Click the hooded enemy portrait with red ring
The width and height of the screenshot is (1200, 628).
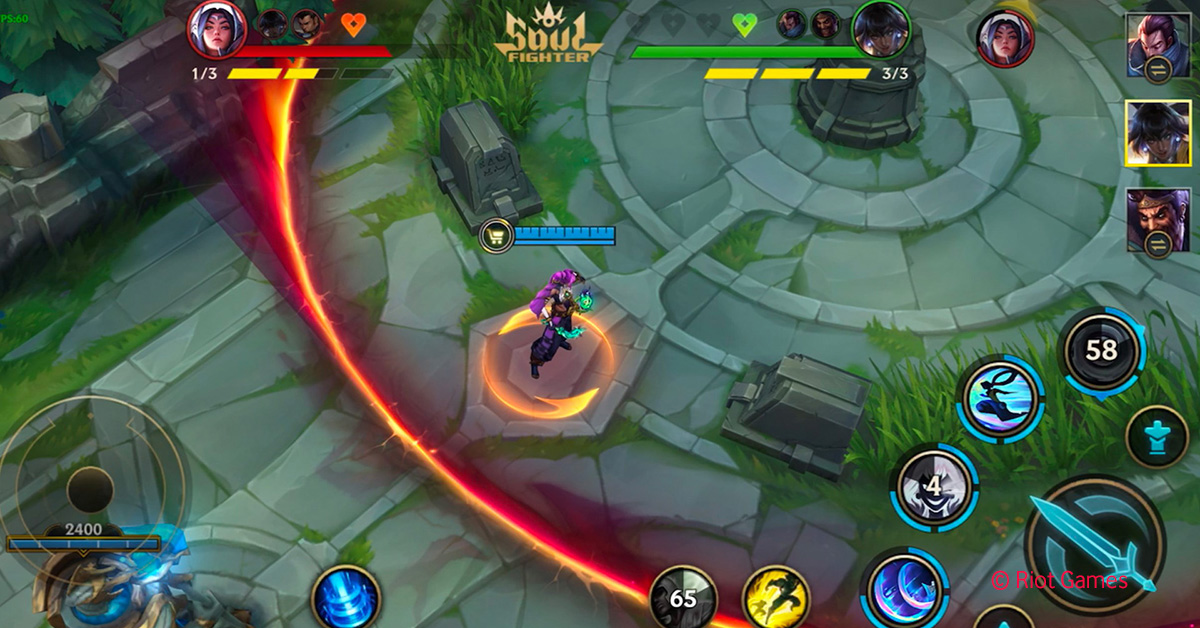1005,38
